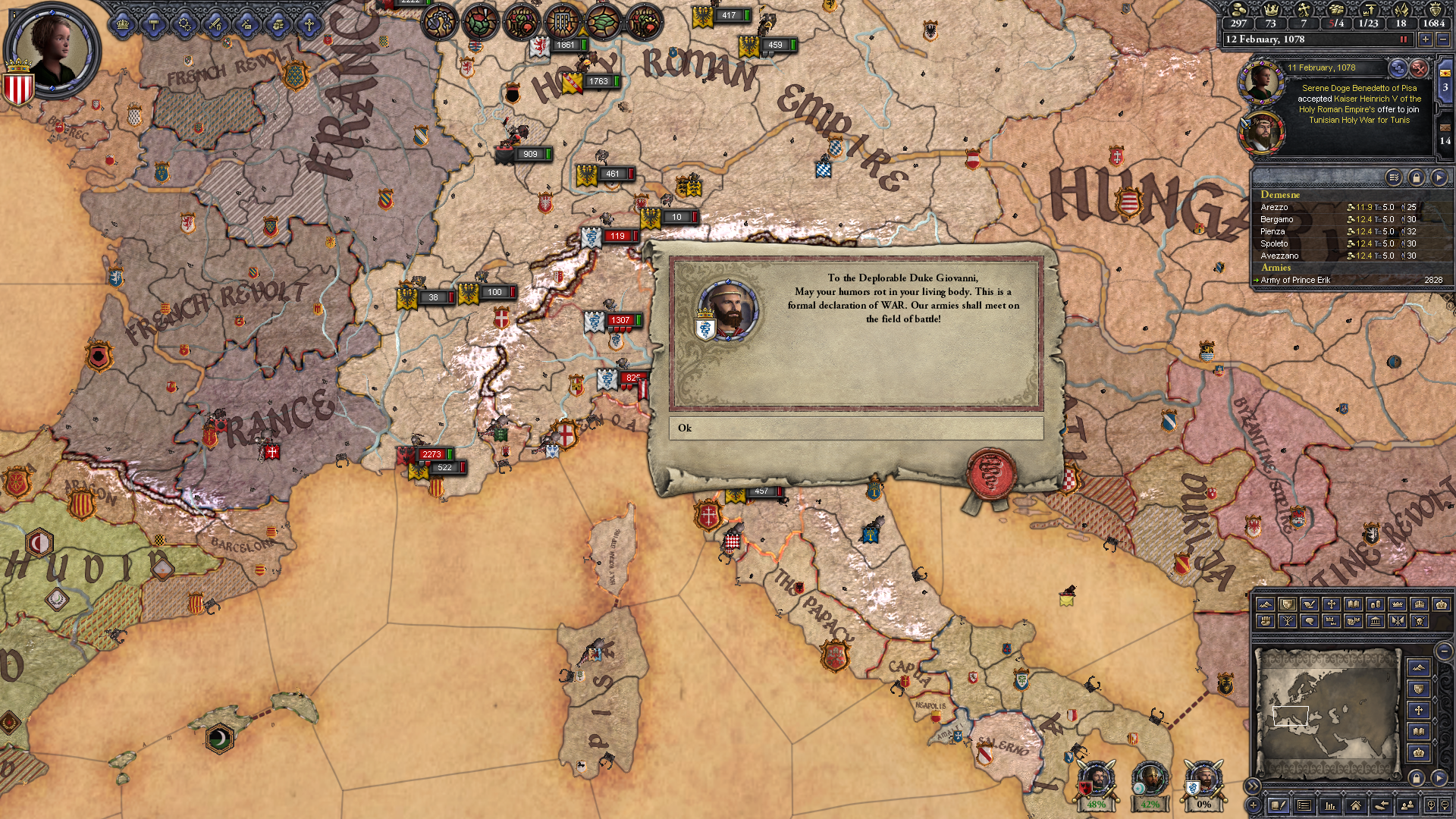
Task: Toggle the lock icon on the Demesne panel header
Action: click(x=1417, y=178)
